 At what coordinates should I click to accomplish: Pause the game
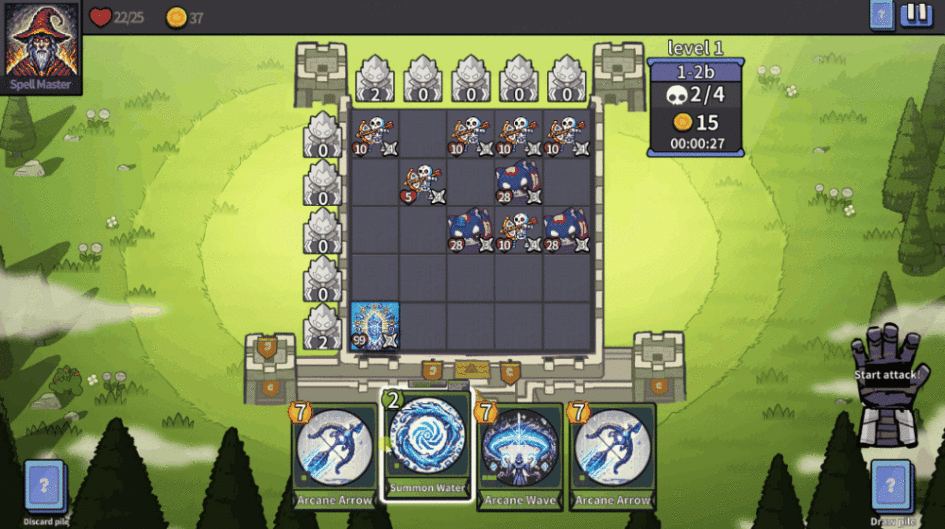916,15
